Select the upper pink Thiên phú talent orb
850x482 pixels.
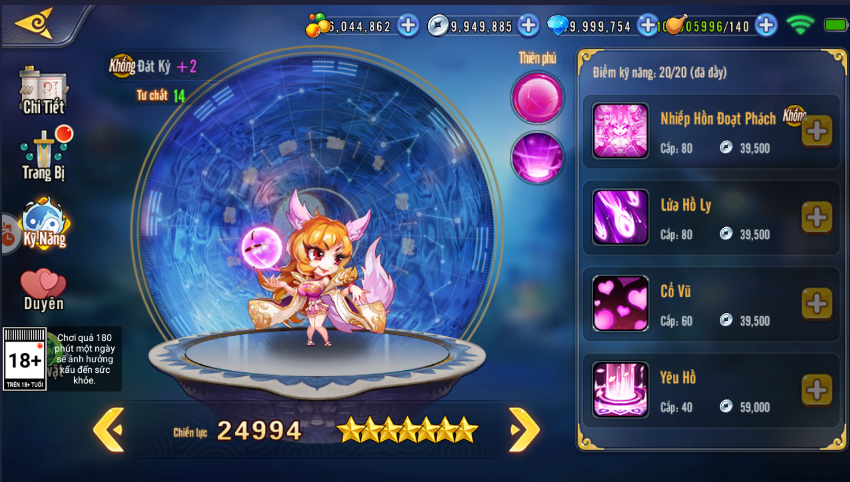pos(538,98)
